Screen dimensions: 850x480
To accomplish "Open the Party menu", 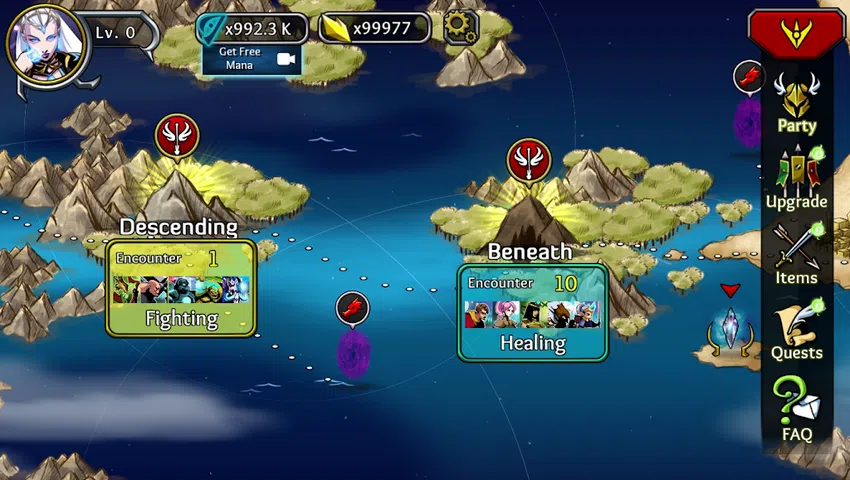I will point(797,105).
